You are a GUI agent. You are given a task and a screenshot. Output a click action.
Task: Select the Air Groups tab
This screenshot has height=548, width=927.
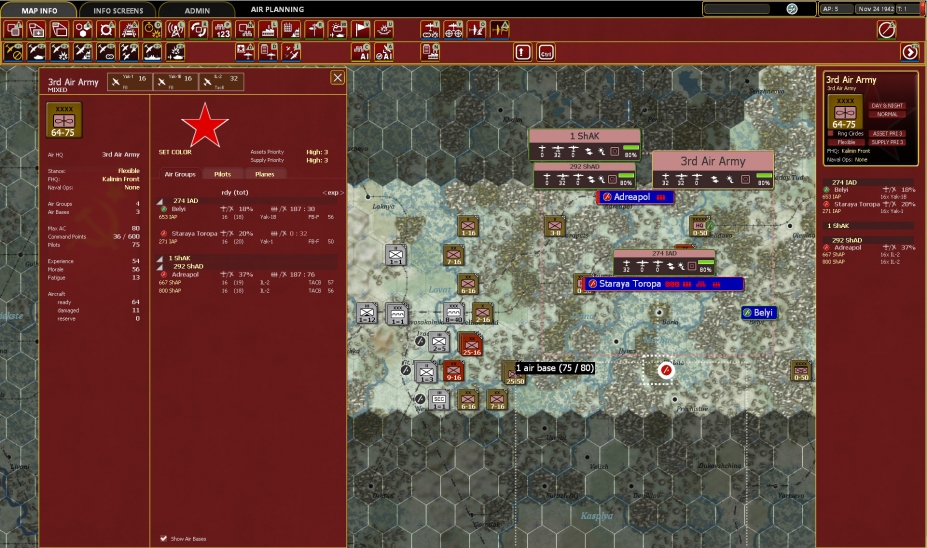click(x=180, y=174)
